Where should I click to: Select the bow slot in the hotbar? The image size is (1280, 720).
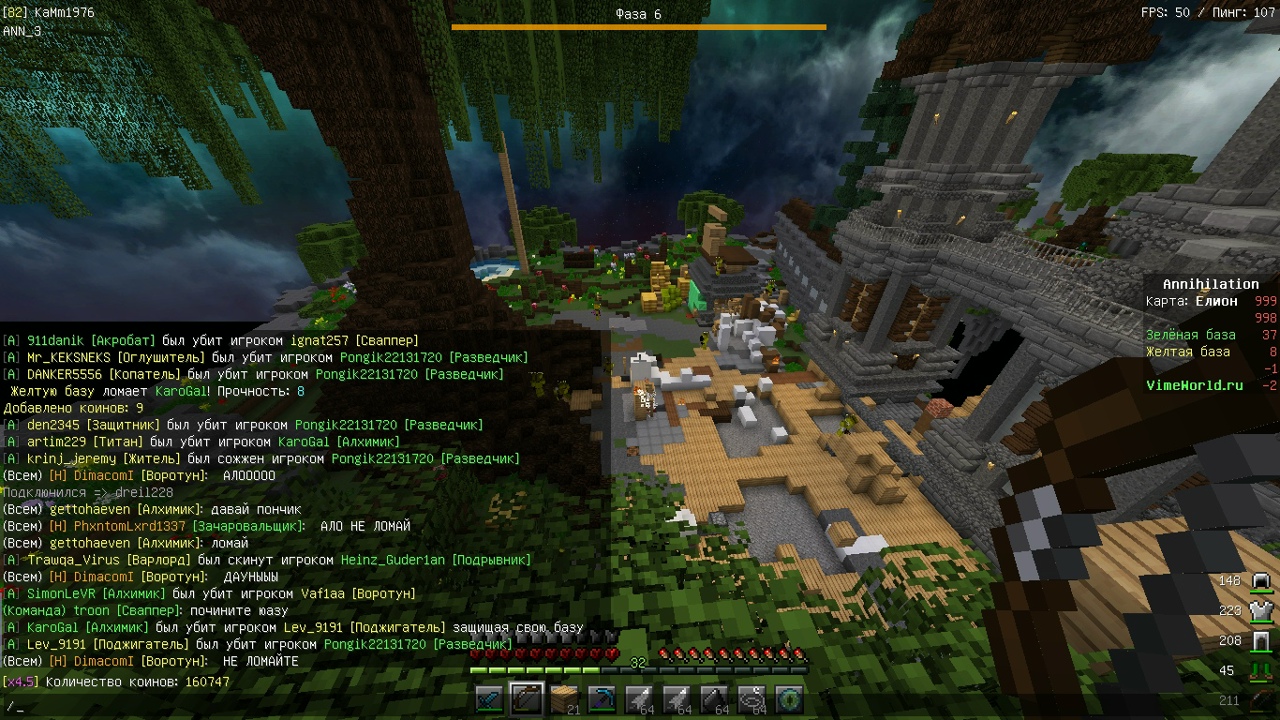[x=527, y=699]
